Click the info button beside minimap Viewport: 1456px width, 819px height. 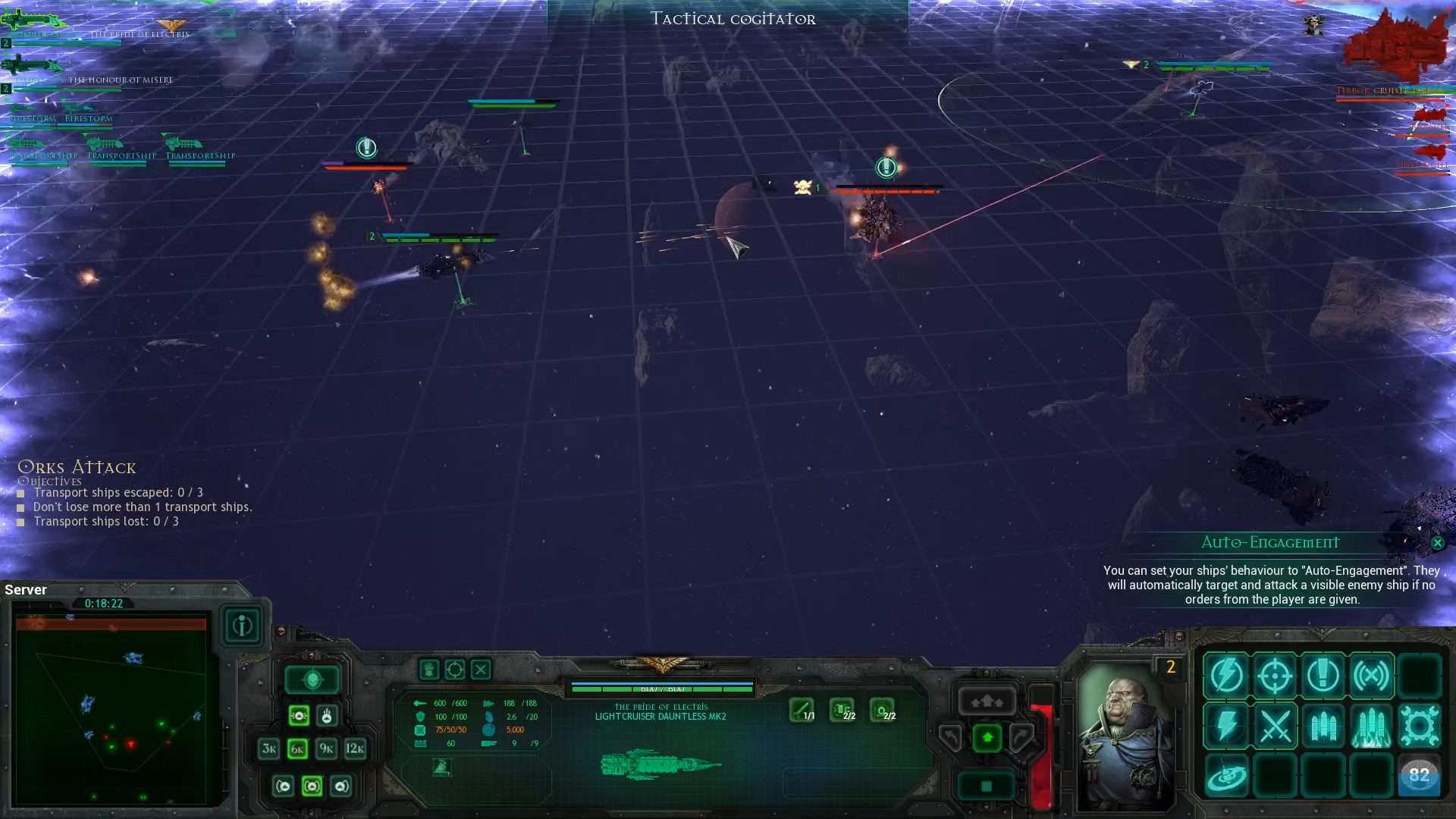tap(242, 626)
